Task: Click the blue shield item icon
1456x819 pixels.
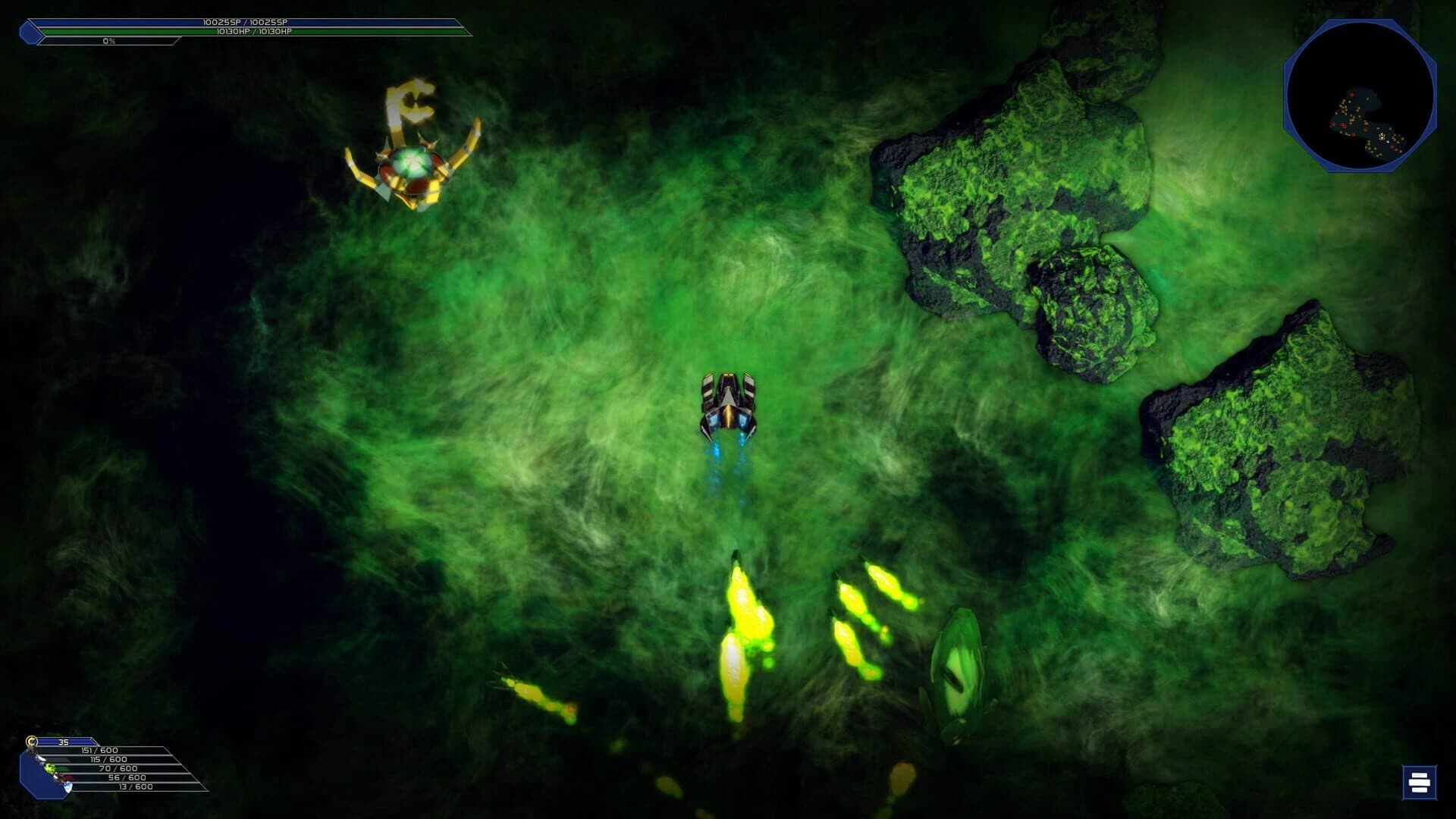Action: [x=67, y=789]
